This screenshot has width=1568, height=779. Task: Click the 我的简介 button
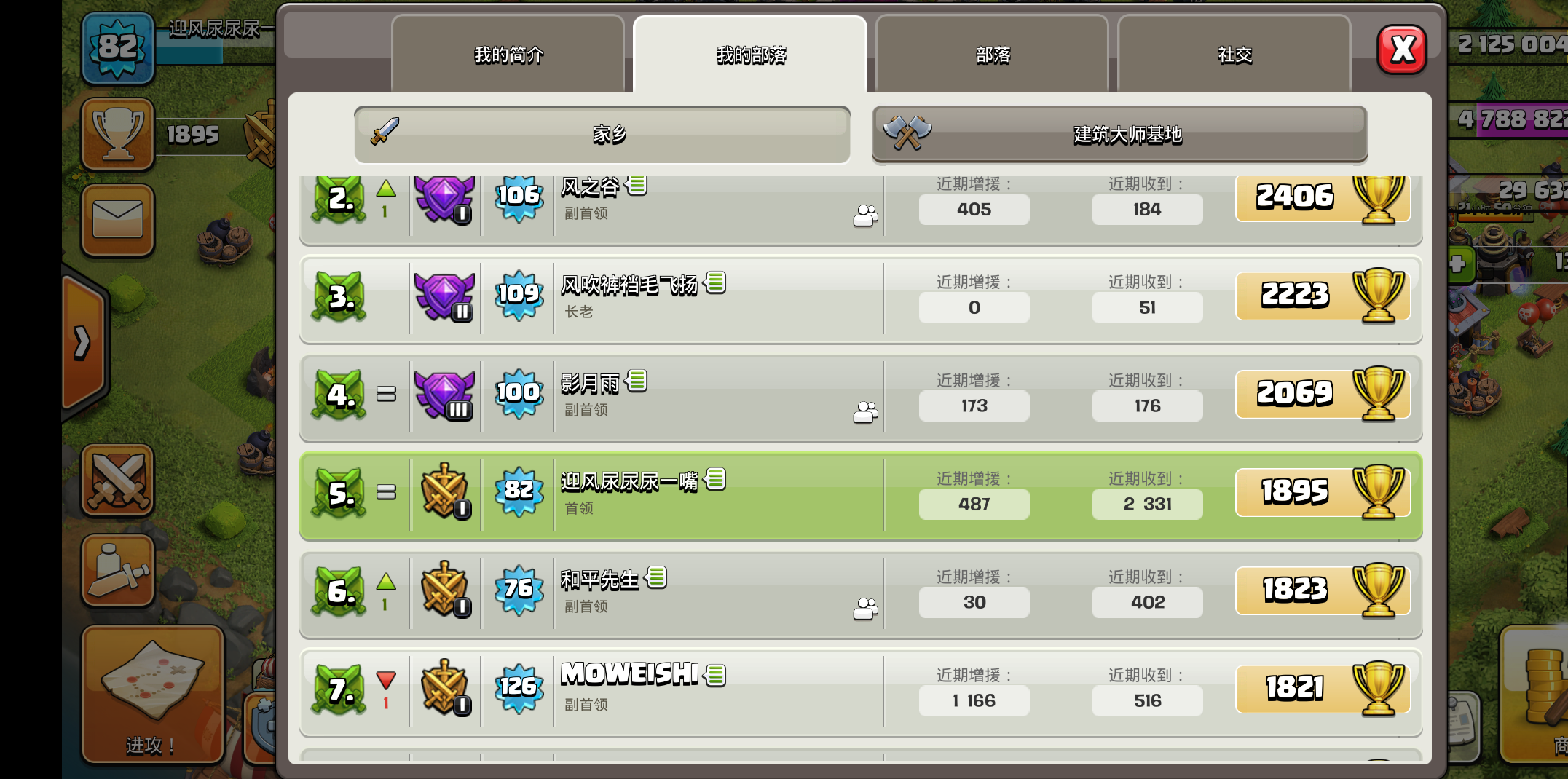point(508,55)
